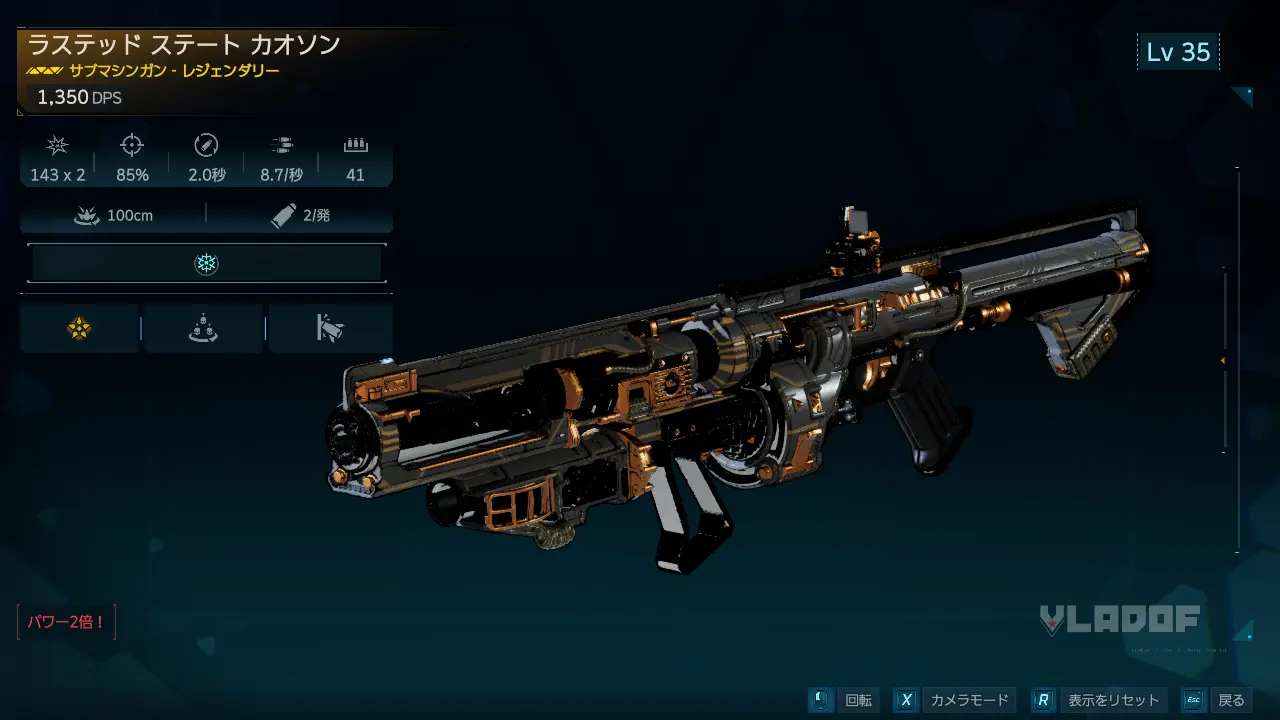Inspect the gold star-shaped perk icon

79,328
